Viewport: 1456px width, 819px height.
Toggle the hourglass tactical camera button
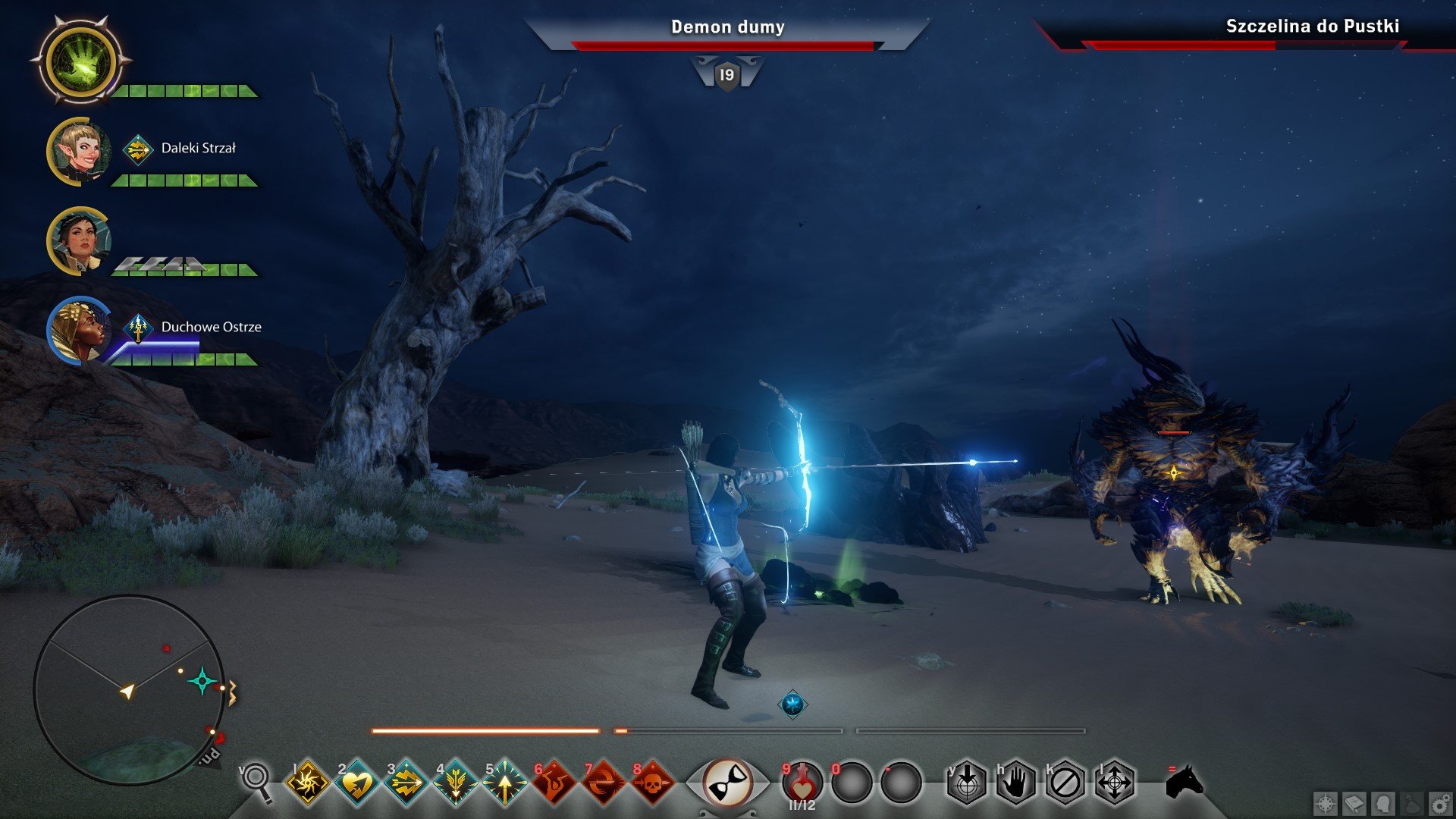point(726,782)
